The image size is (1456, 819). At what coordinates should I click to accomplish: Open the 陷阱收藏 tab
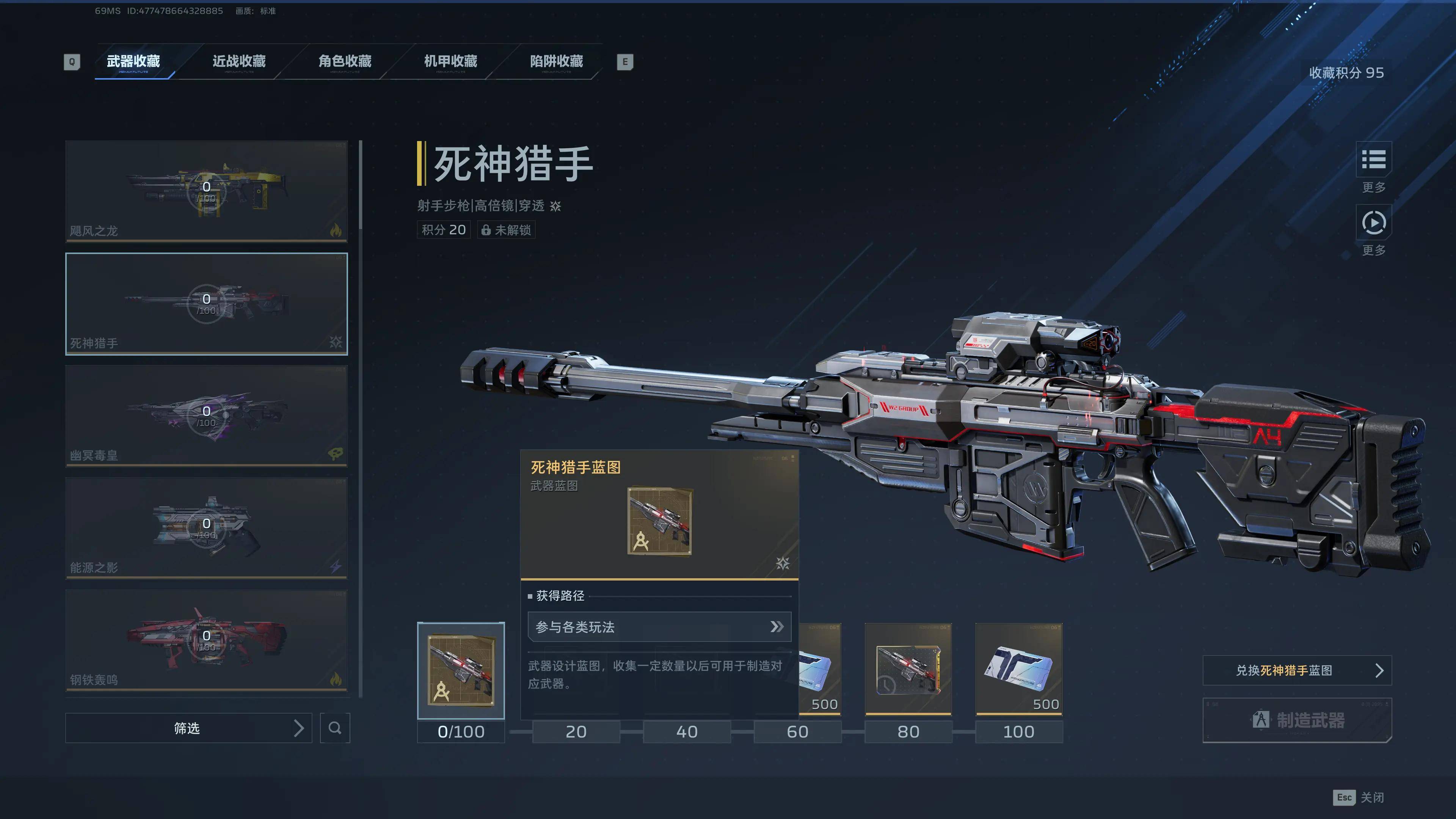pyautogui.click(x=556, y=61)
